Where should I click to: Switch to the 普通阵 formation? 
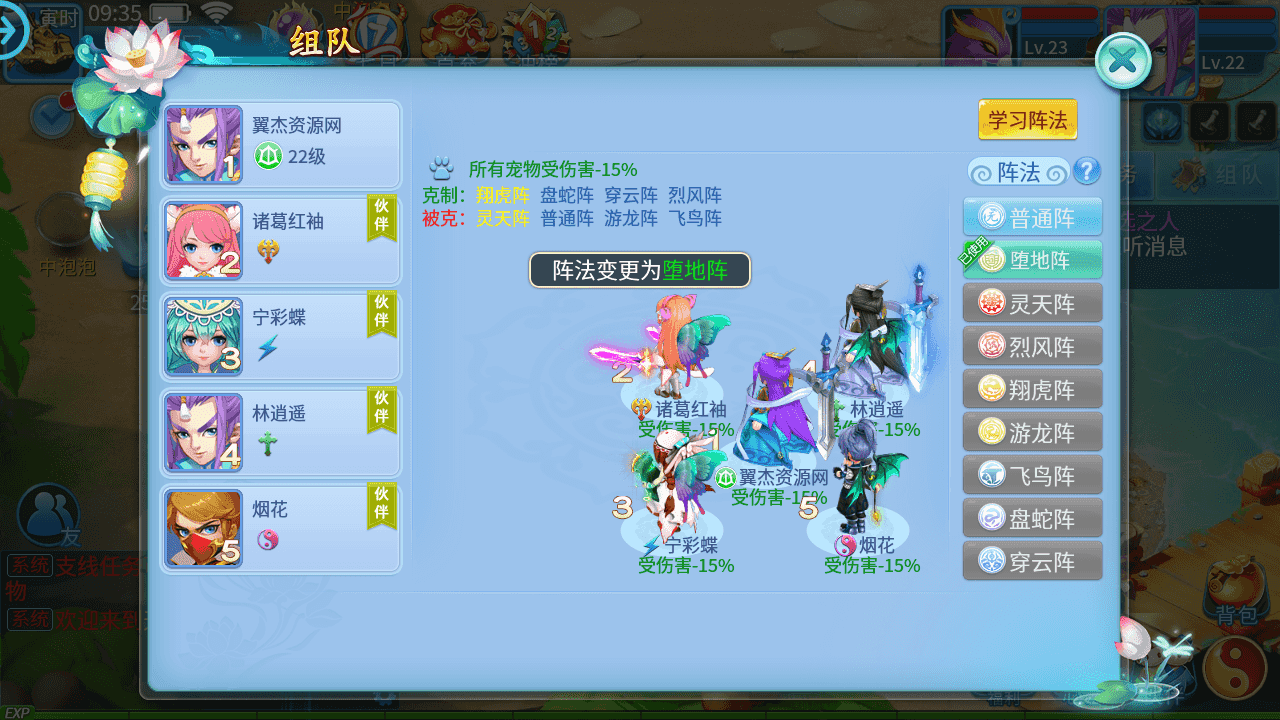1032,216
